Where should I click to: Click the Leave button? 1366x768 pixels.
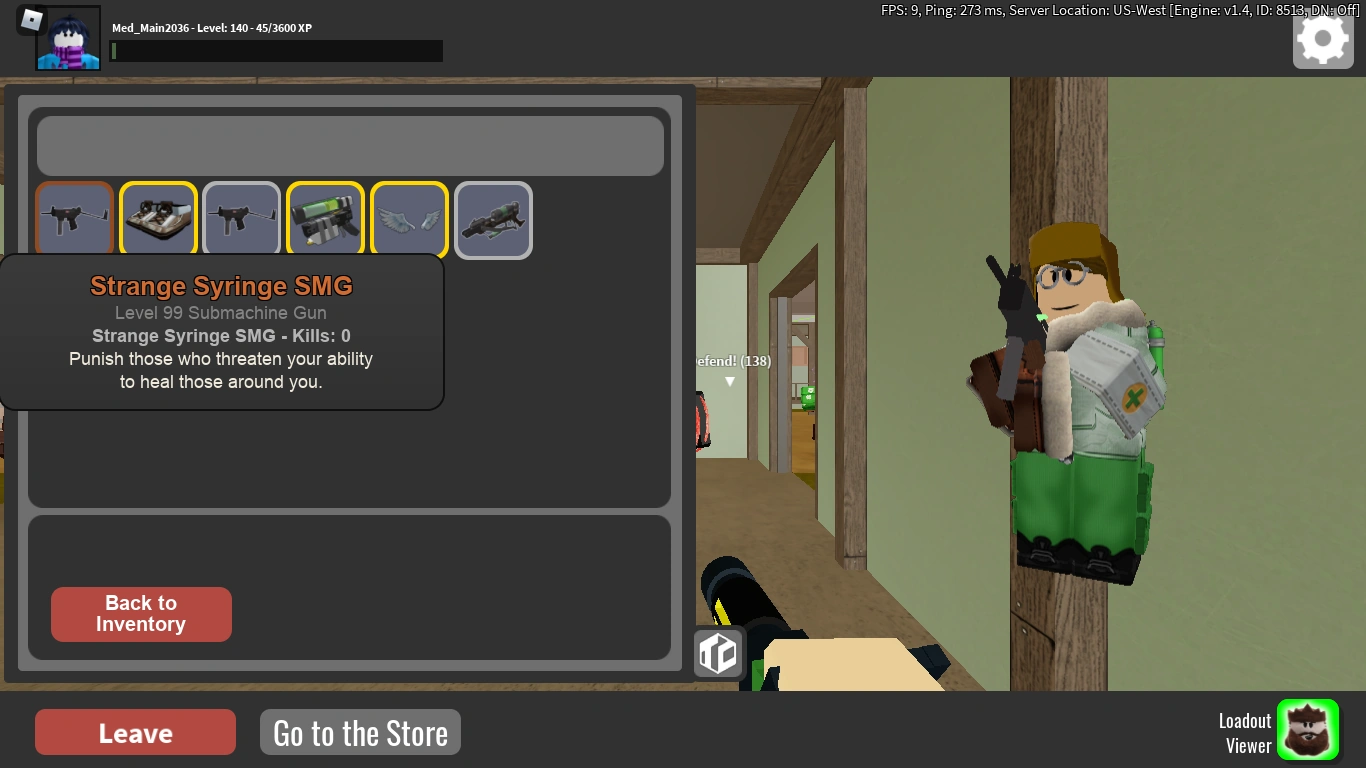tap(134, 732)
